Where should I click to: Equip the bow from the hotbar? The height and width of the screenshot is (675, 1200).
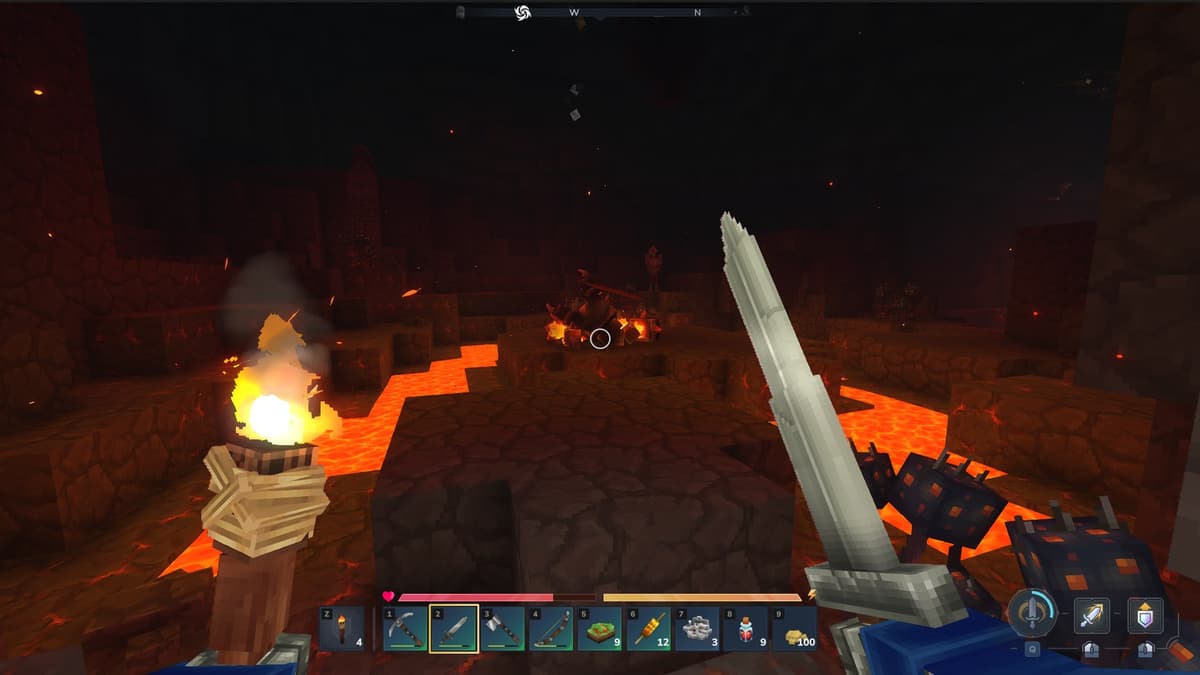(551, 629)
